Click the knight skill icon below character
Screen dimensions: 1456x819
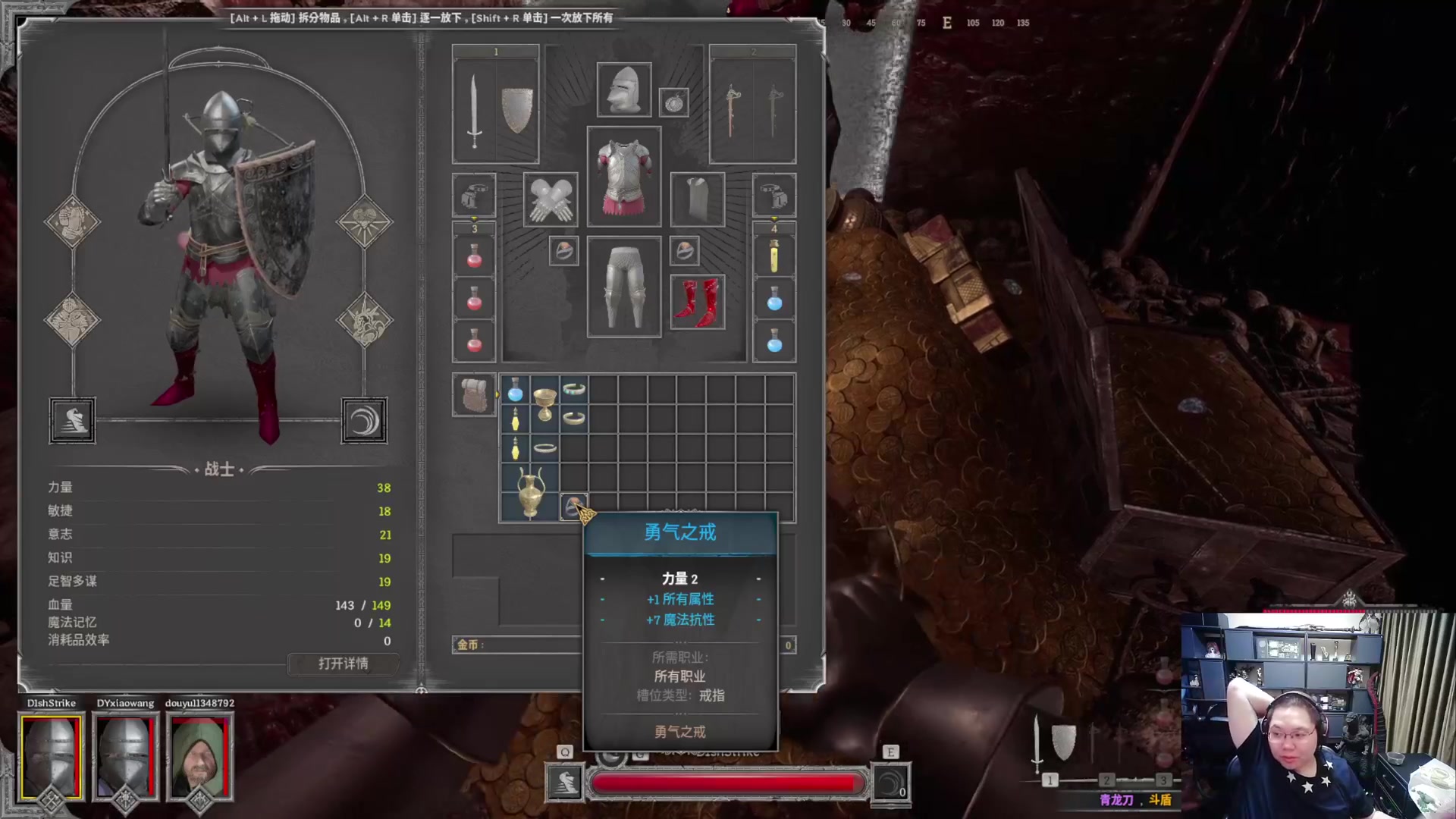tap(73, 420)
